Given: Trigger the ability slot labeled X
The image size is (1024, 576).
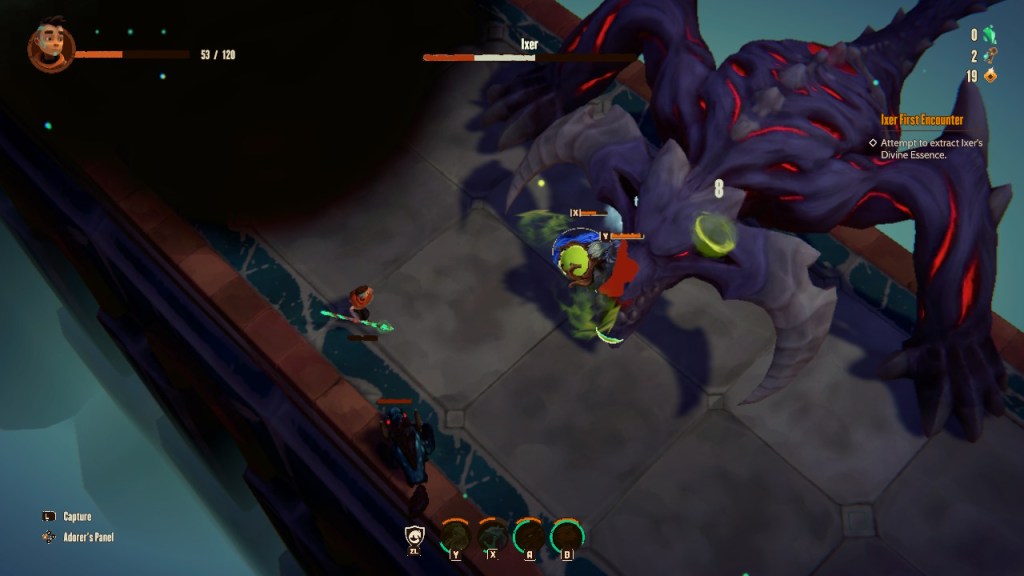Looking at the screenshot, I should tap(492, 536).
